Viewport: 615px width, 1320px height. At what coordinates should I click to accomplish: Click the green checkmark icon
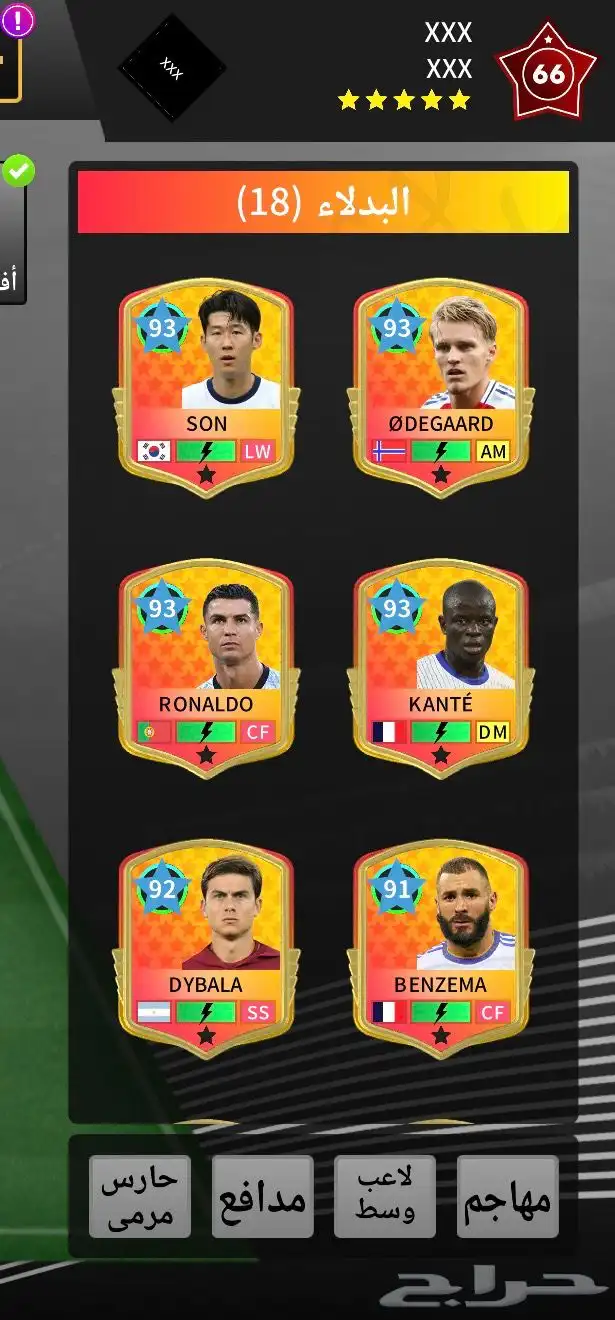18,171
